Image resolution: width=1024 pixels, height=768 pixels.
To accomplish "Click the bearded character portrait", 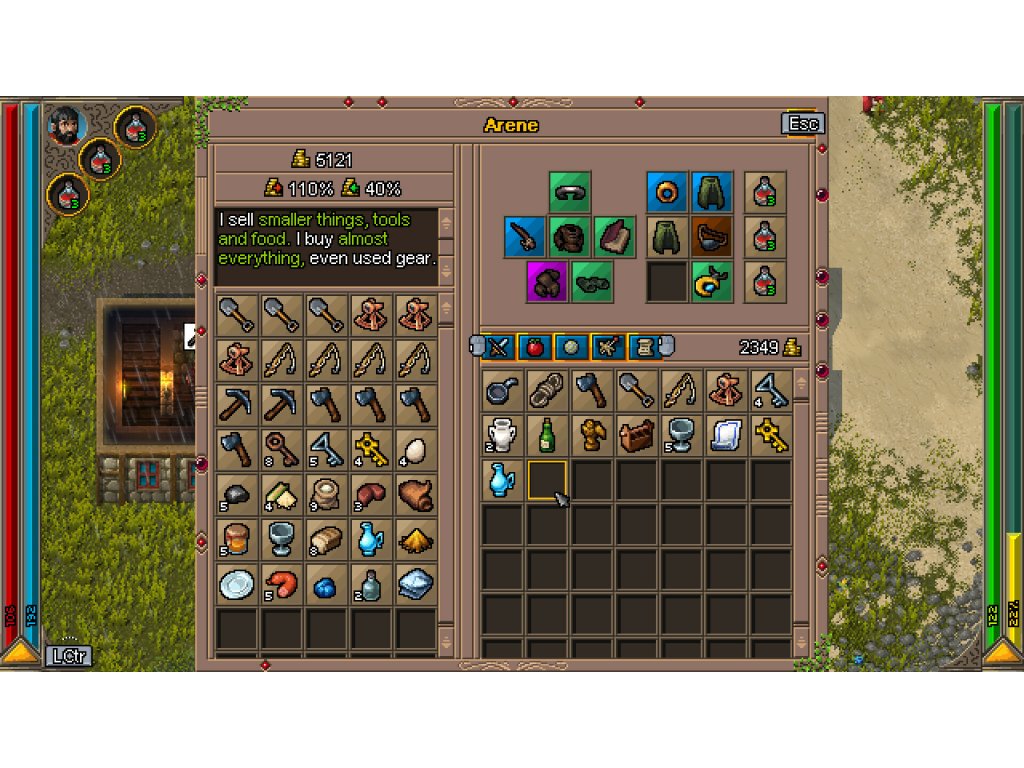I will tap(66, 125).
